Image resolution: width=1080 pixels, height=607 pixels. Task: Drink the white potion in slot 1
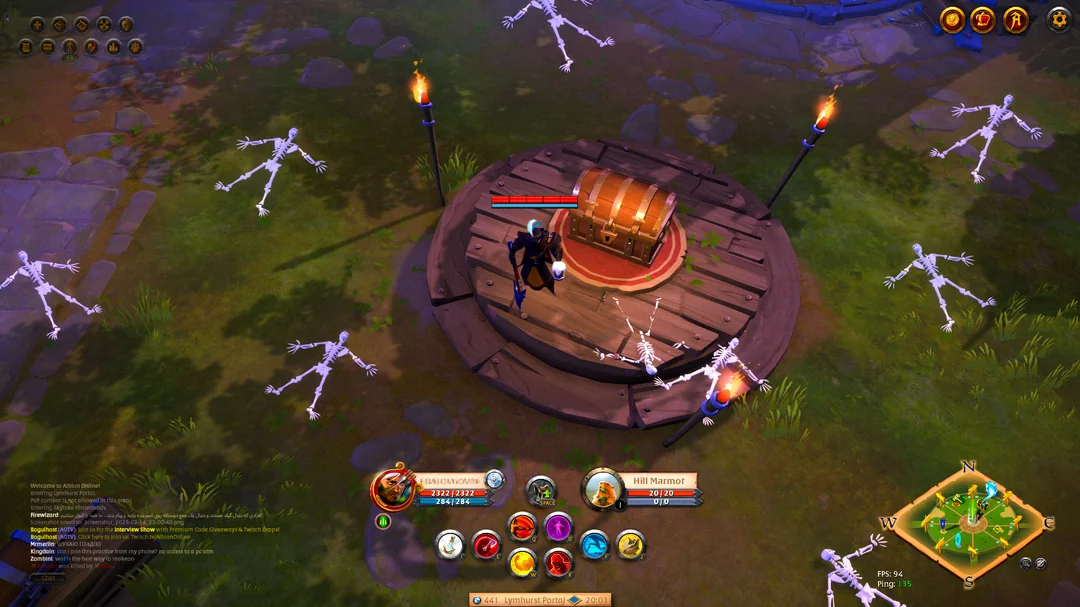pyautogui.click(x=450, y=545)
